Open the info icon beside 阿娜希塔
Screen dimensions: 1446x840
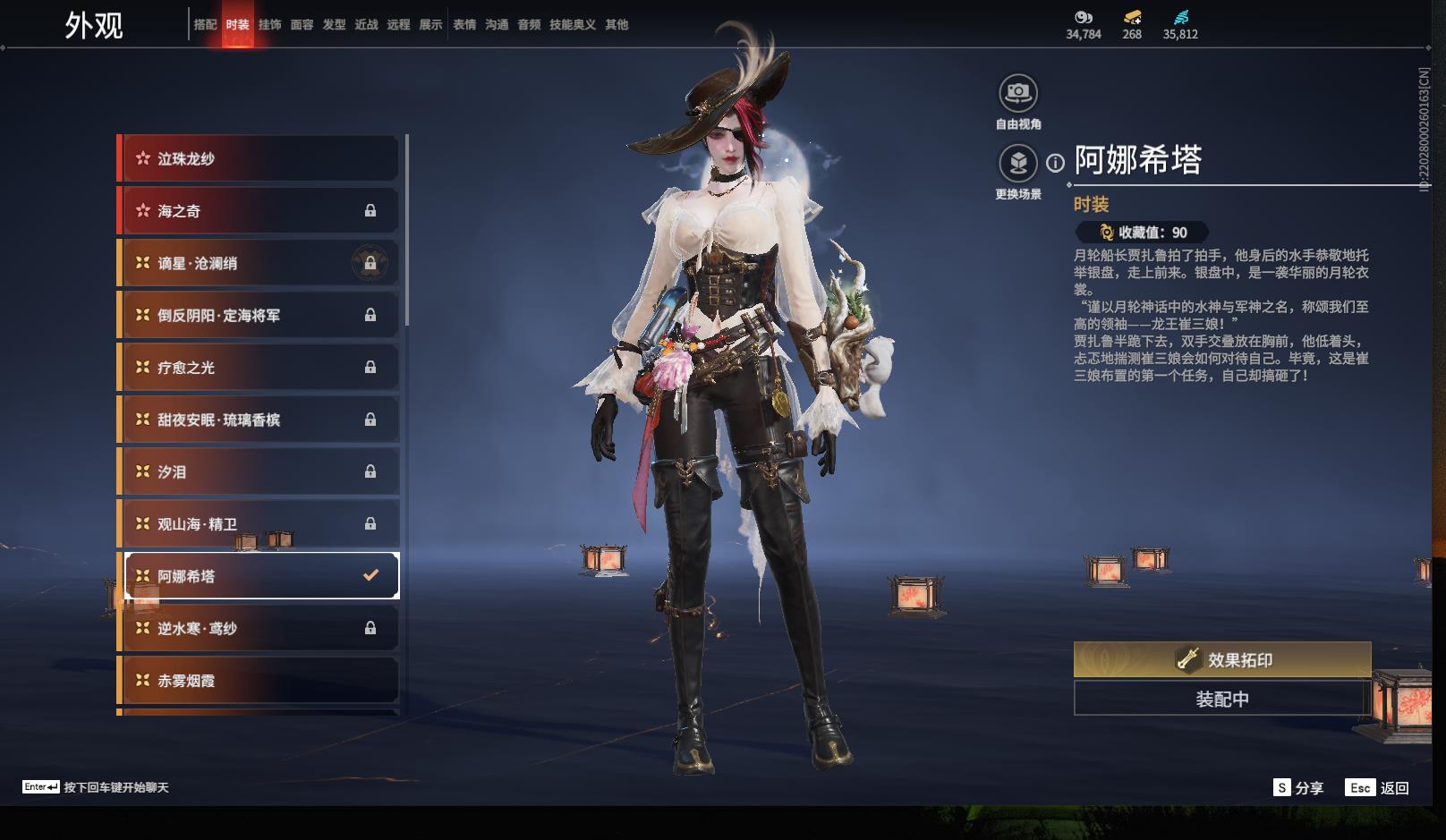(1056, 163)
